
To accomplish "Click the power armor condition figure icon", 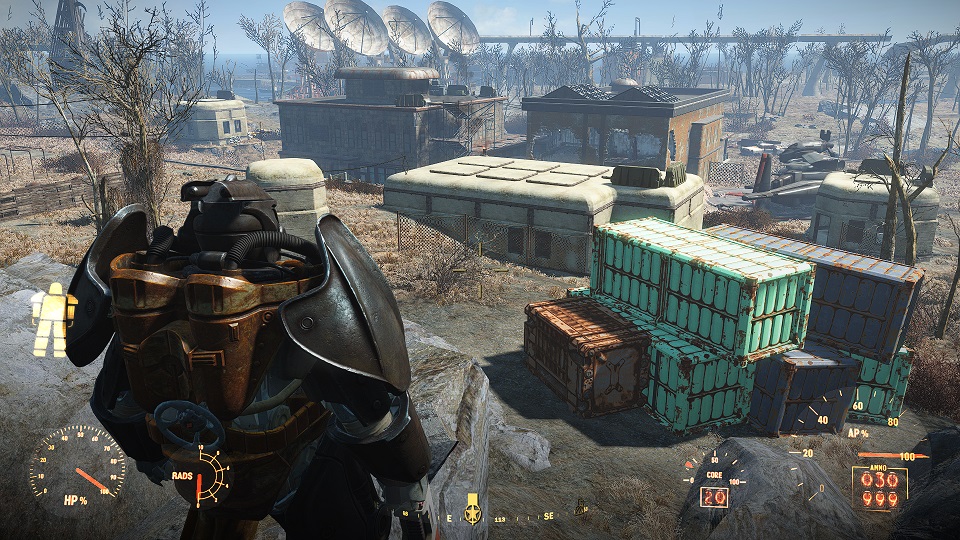I will click(54, 320).
